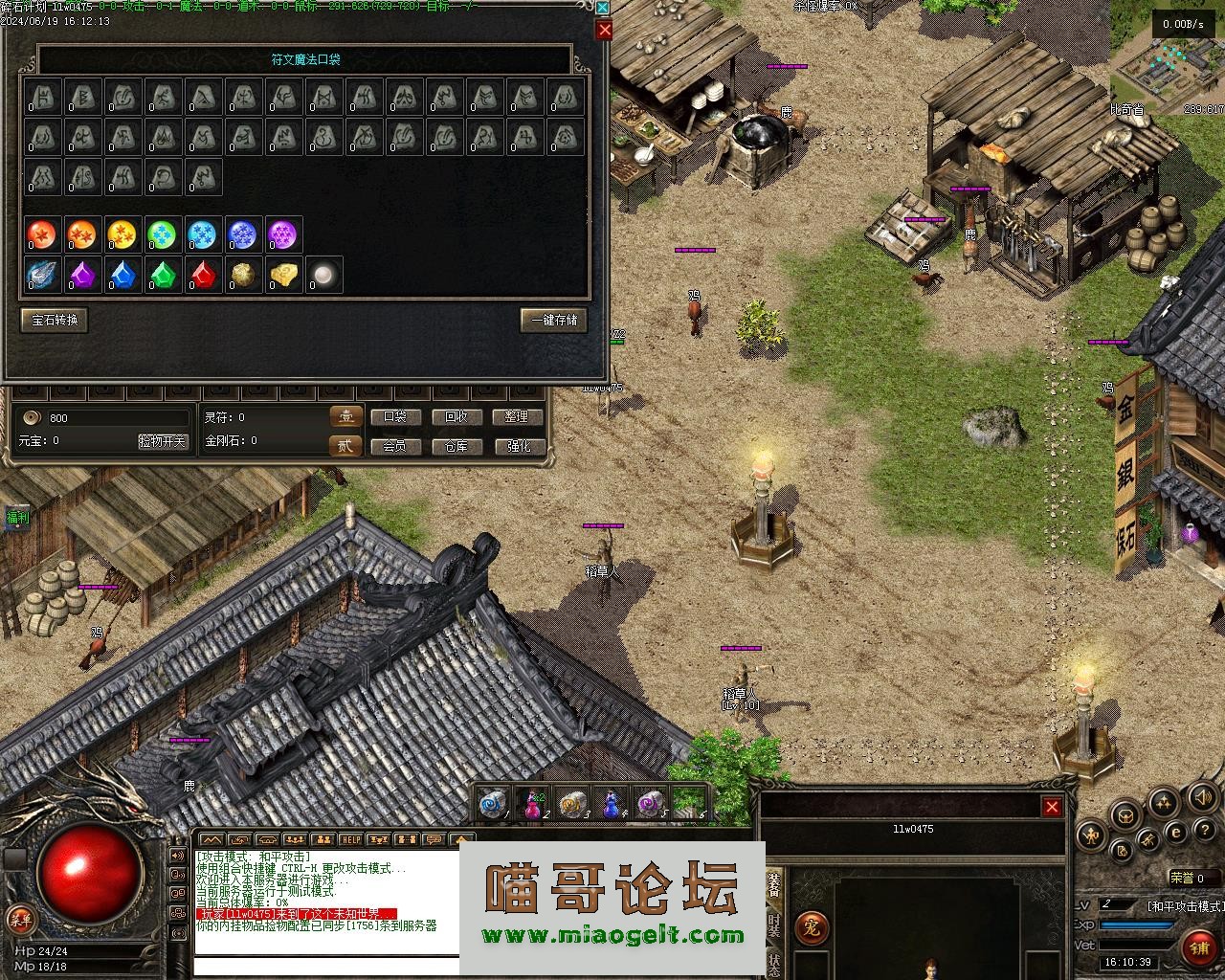Open the HELP button above the chat

[351, 839]
